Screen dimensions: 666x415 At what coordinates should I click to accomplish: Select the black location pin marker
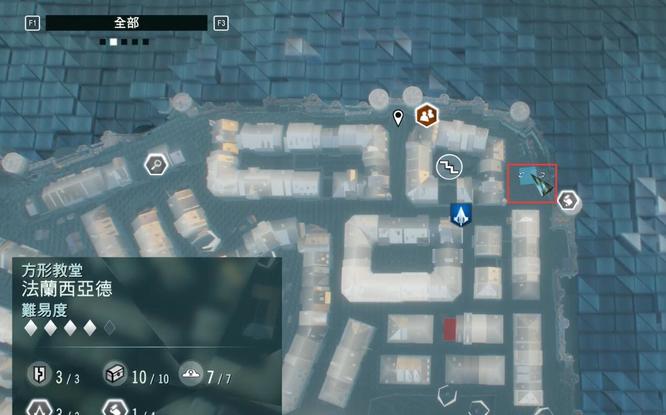tap(399, 120)
